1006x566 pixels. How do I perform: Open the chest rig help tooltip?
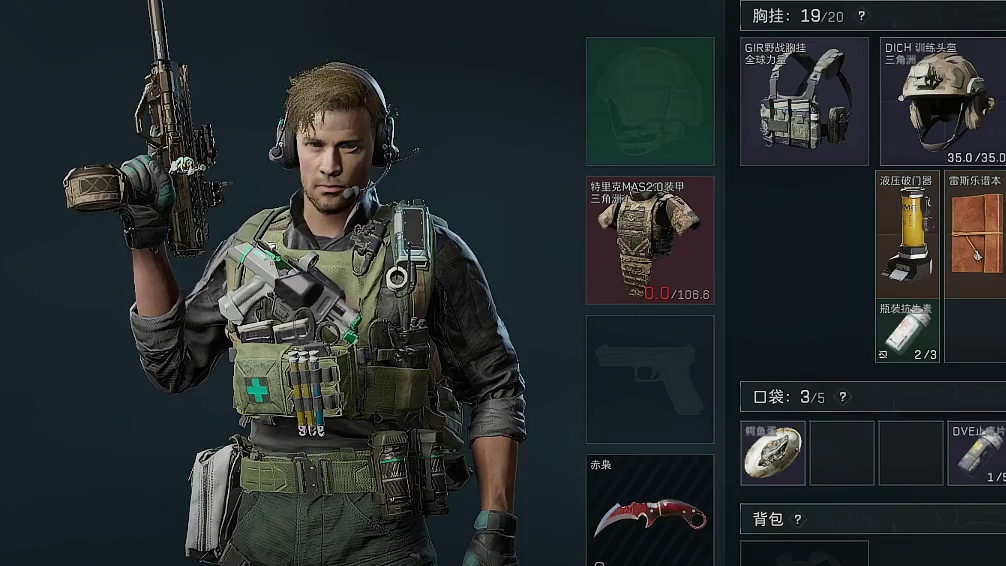point(862,16)
